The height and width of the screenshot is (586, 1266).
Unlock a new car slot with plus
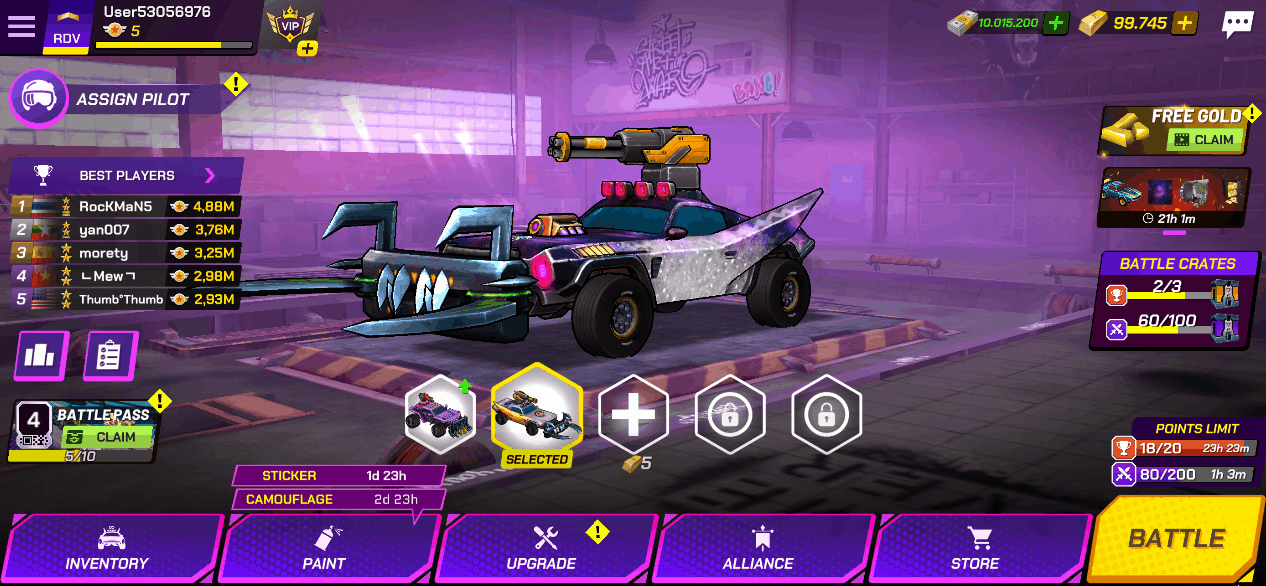[x=632, y=414]
